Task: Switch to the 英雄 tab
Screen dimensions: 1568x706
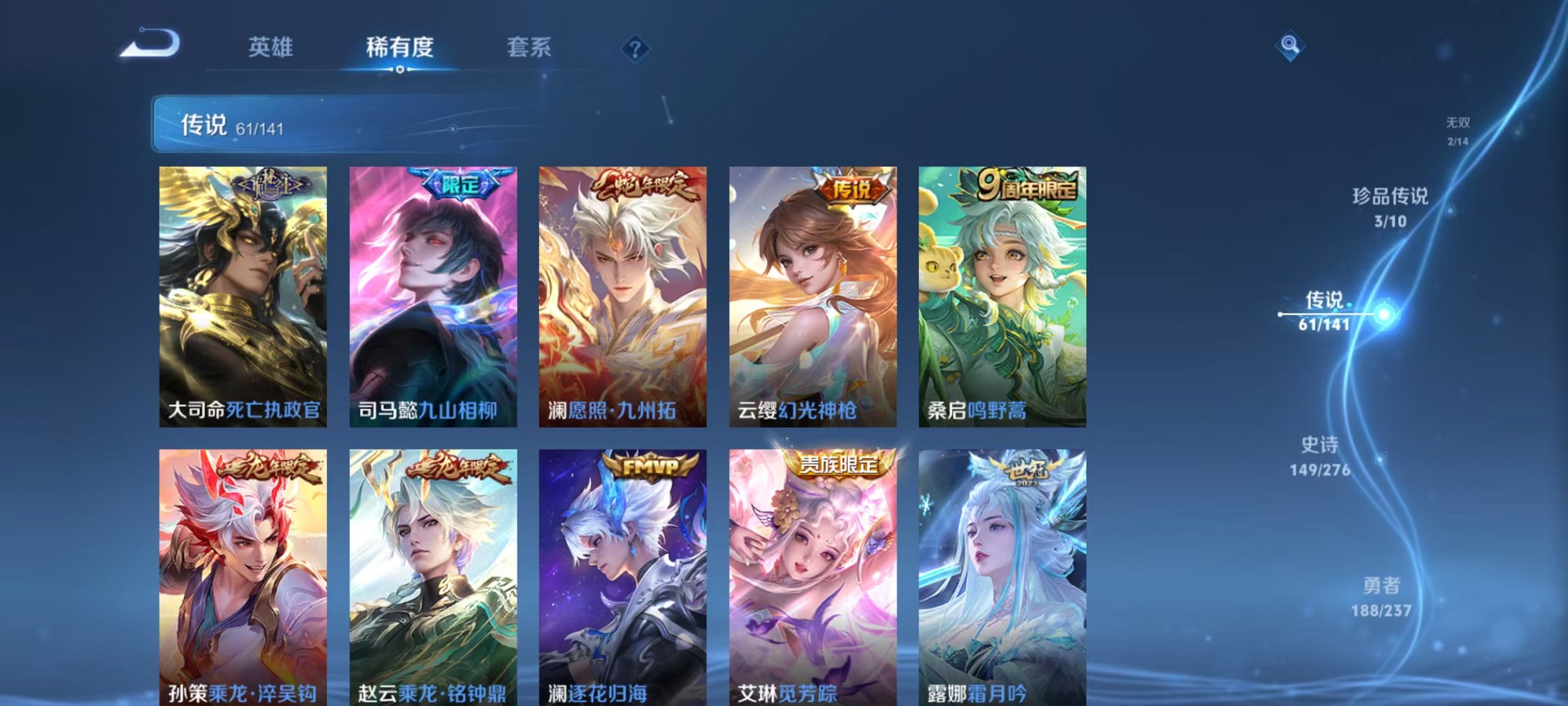Action: click(271, 47)
